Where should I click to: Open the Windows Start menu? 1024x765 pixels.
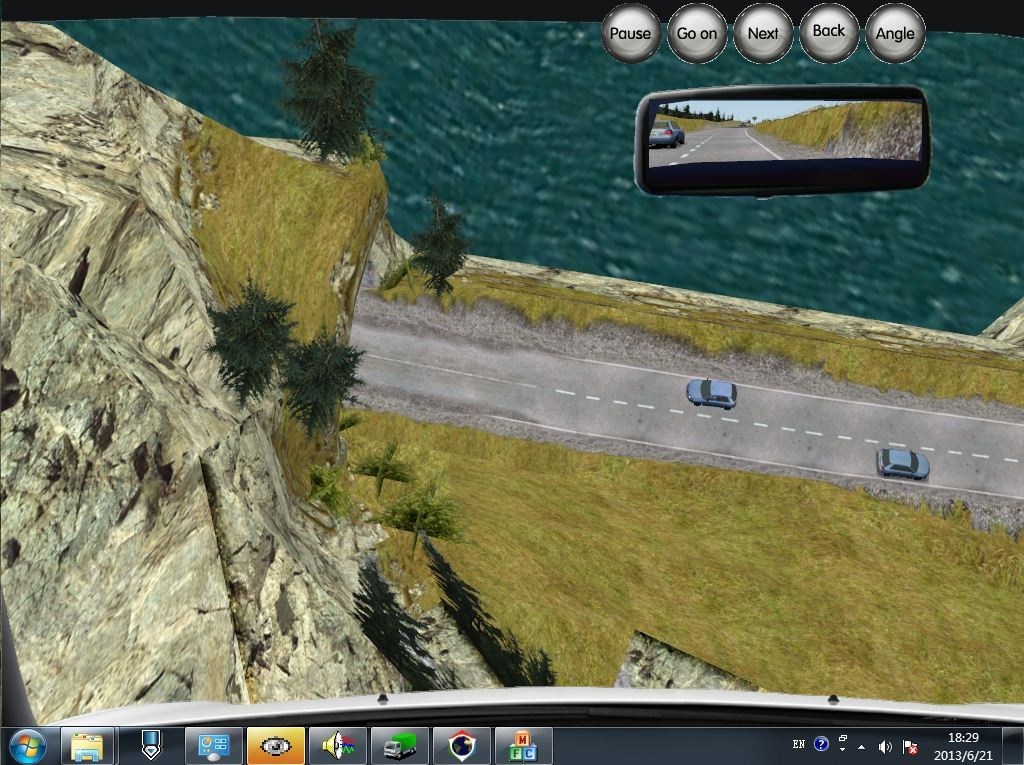(x=27, y=745)
